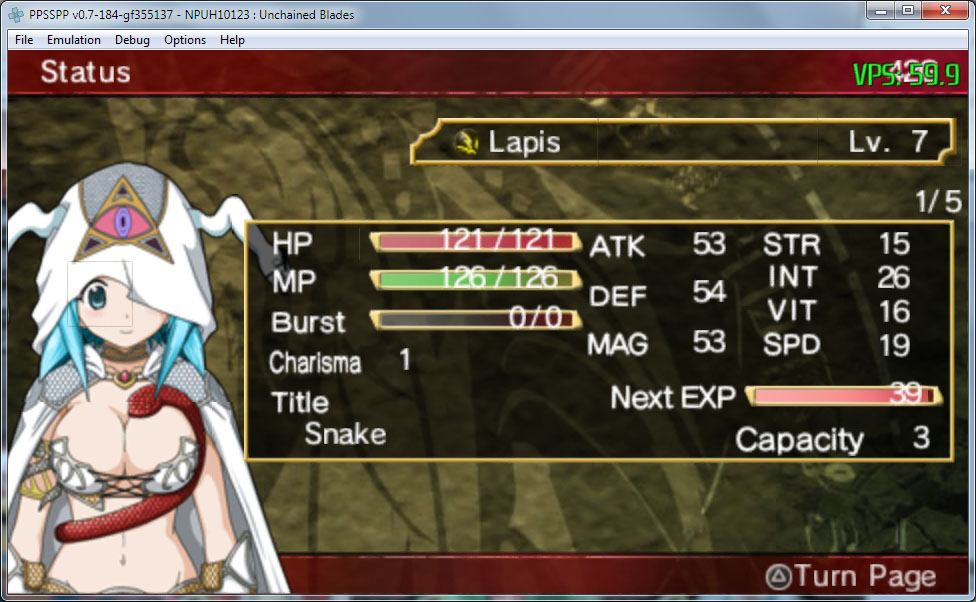Open the Options menu

pos(185,40)
